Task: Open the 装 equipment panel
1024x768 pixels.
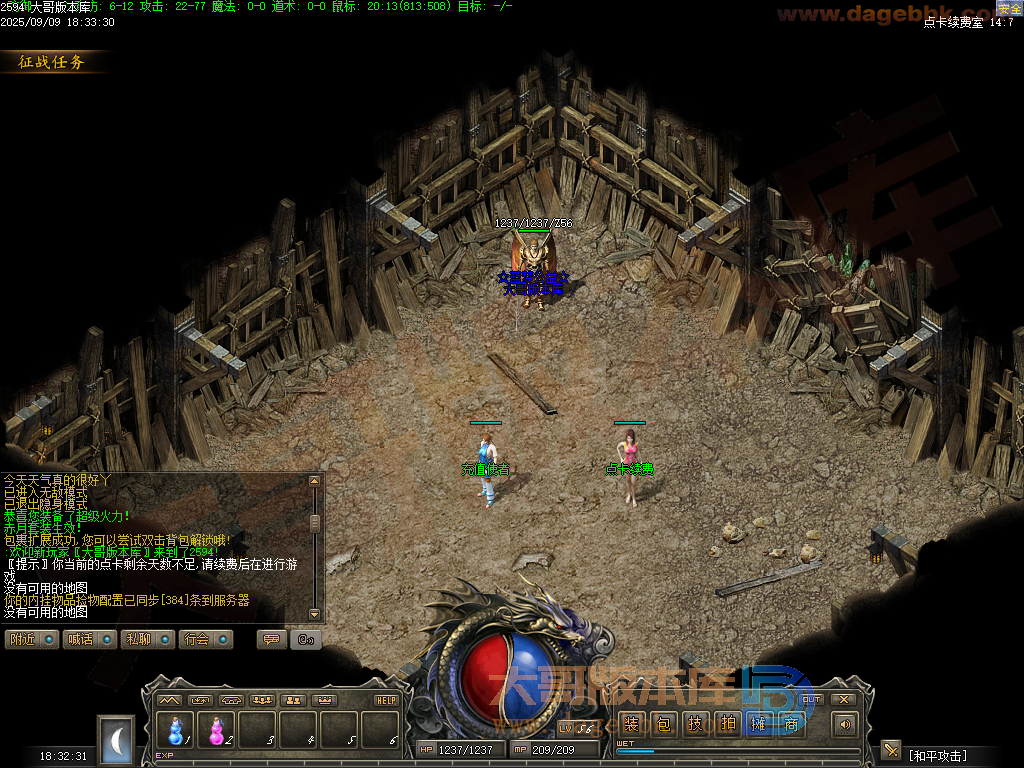Action: point(631,725)
